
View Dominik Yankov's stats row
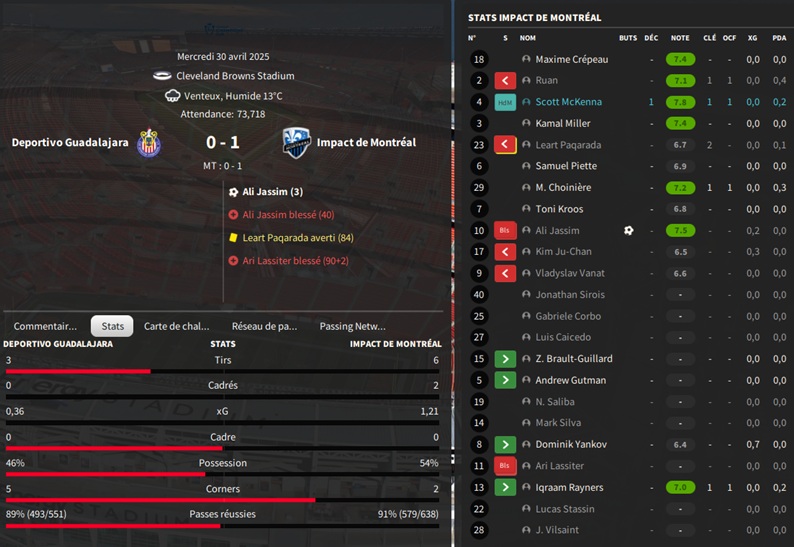click(569, 444)
